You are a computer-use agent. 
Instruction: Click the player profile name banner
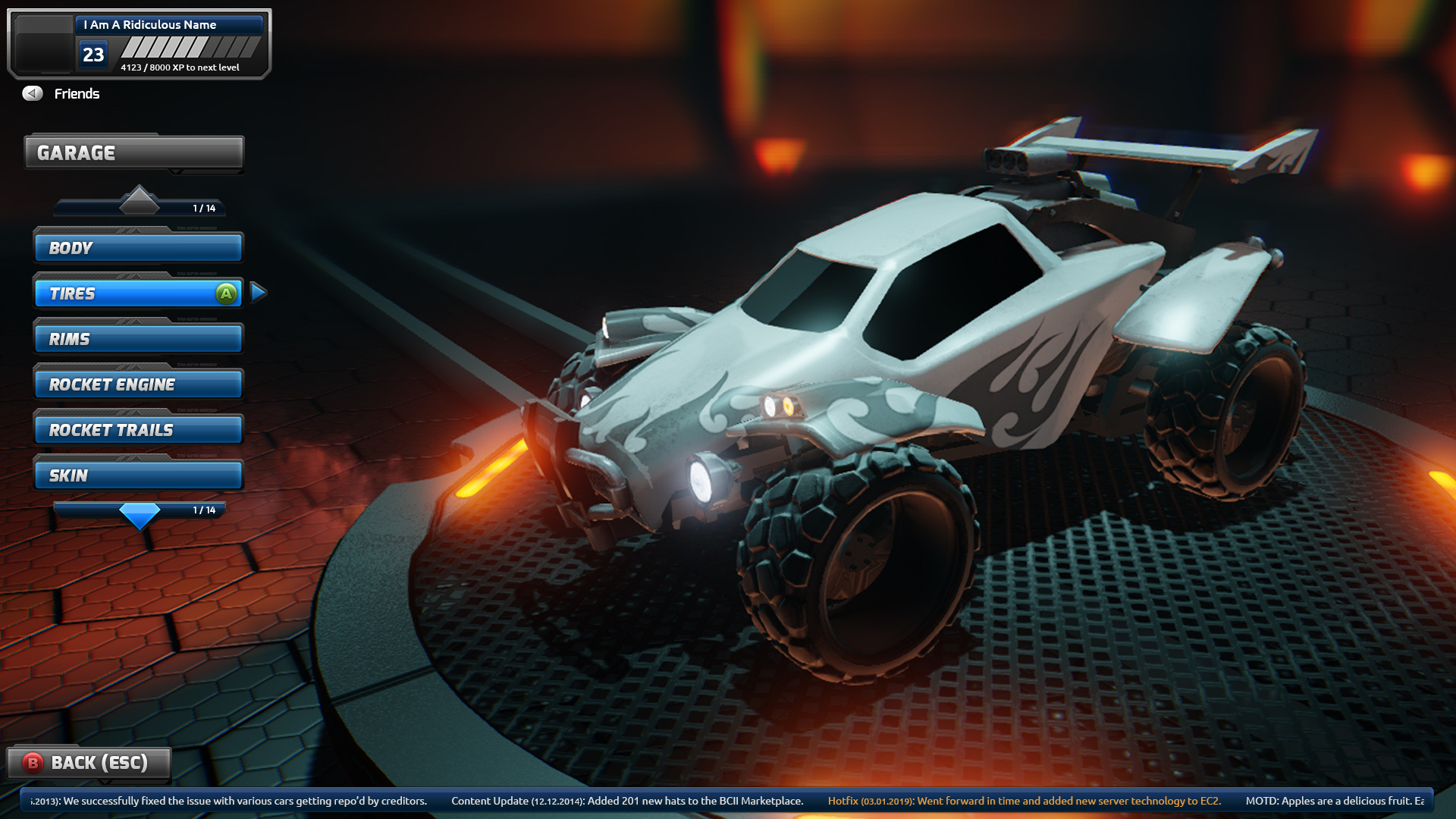168,25
